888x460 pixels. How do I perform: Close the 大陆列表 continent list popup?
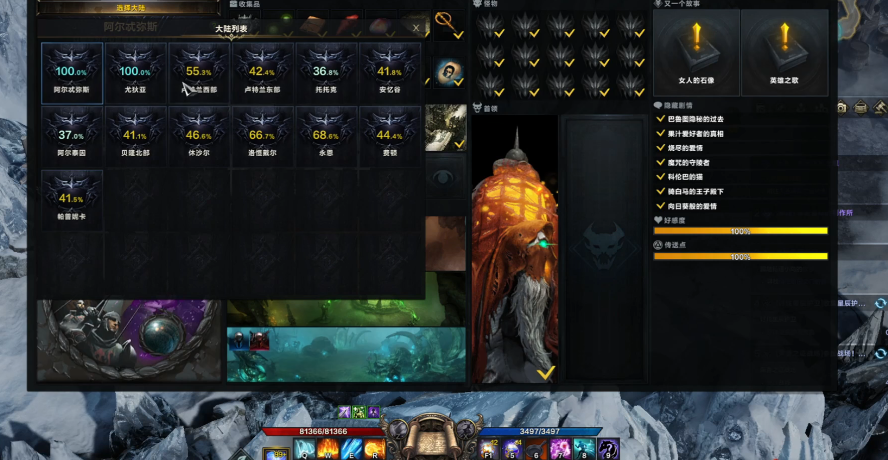coord(416,28)
